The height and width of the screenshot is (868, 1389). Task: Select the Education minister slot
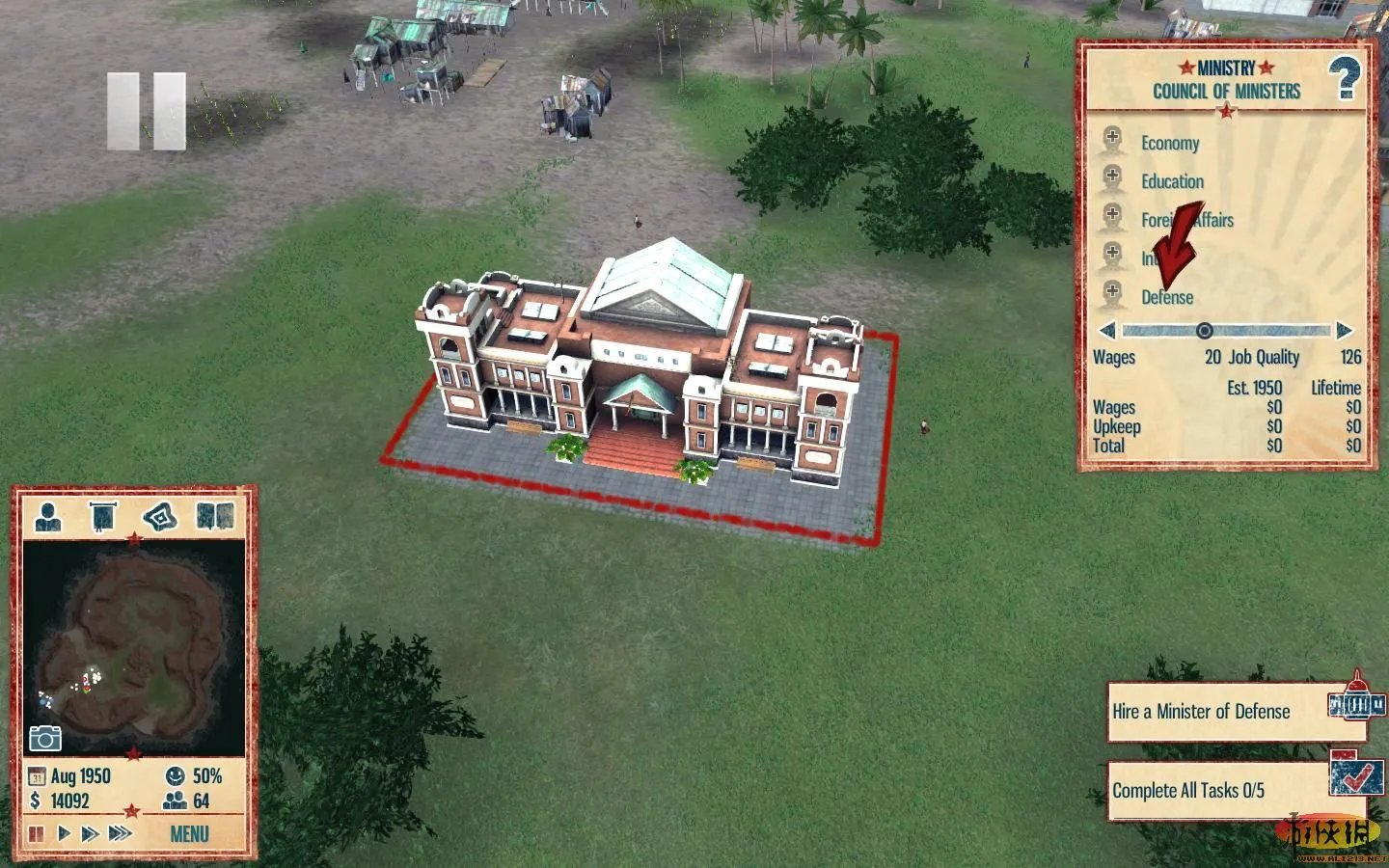point(1113,179)
